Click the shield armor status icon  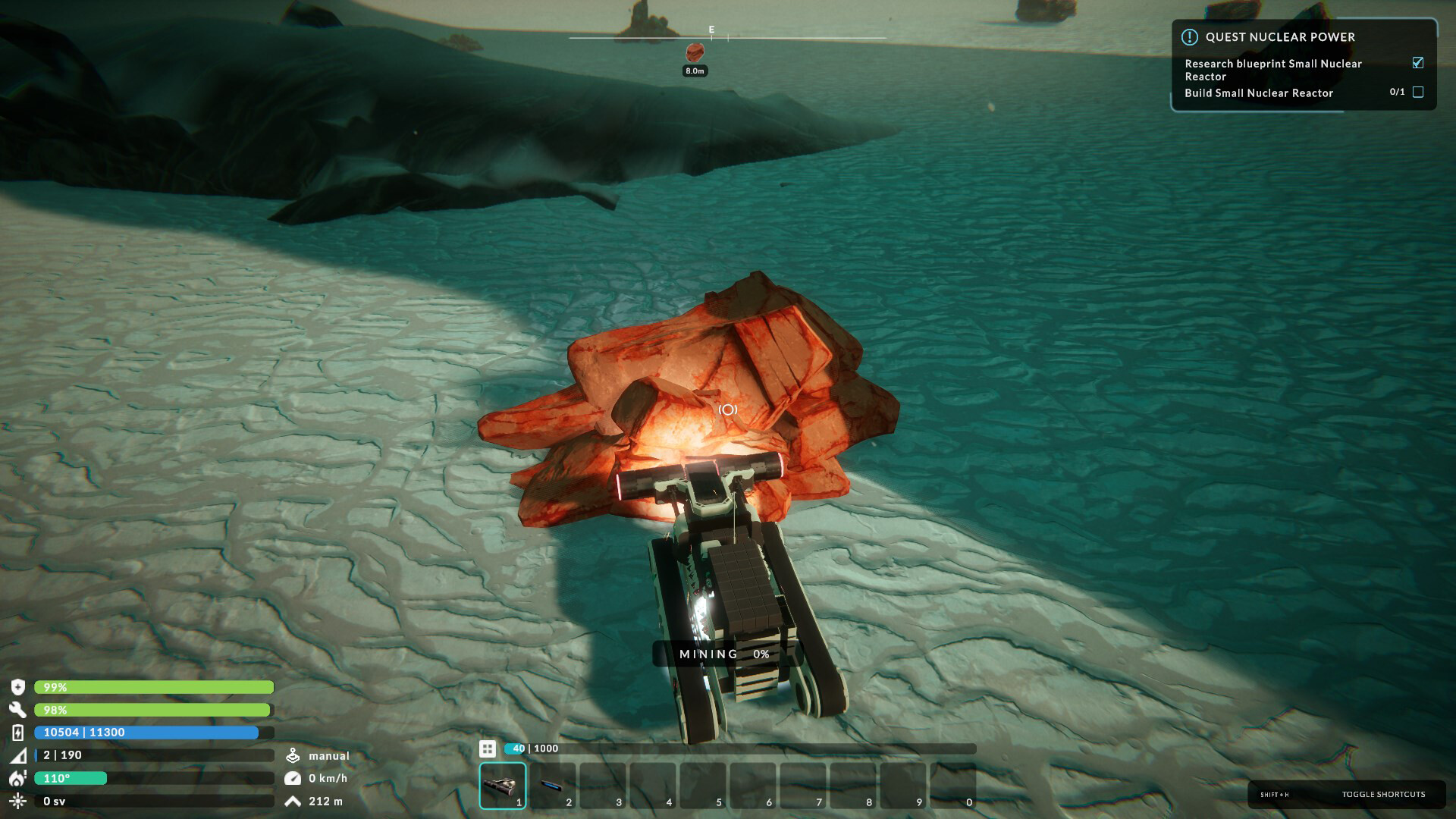(x=17, y=687)
